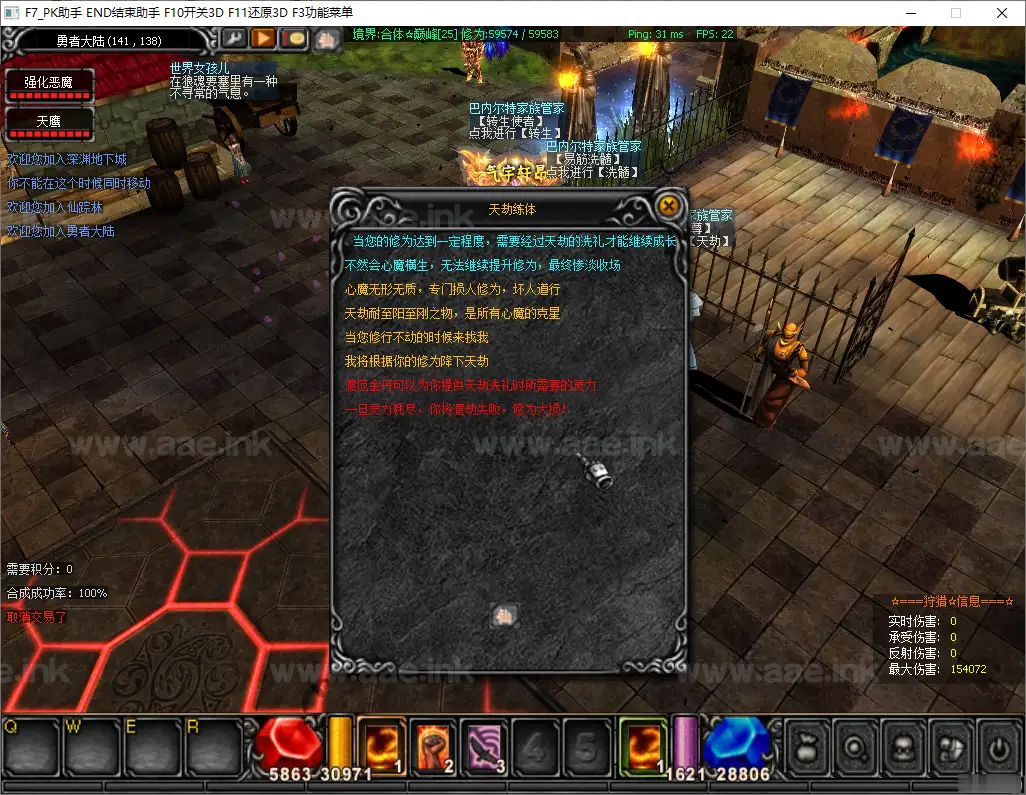Click the stone icon at the dialog bottom
1026x795 pixels.
click(x=505, y=615)
